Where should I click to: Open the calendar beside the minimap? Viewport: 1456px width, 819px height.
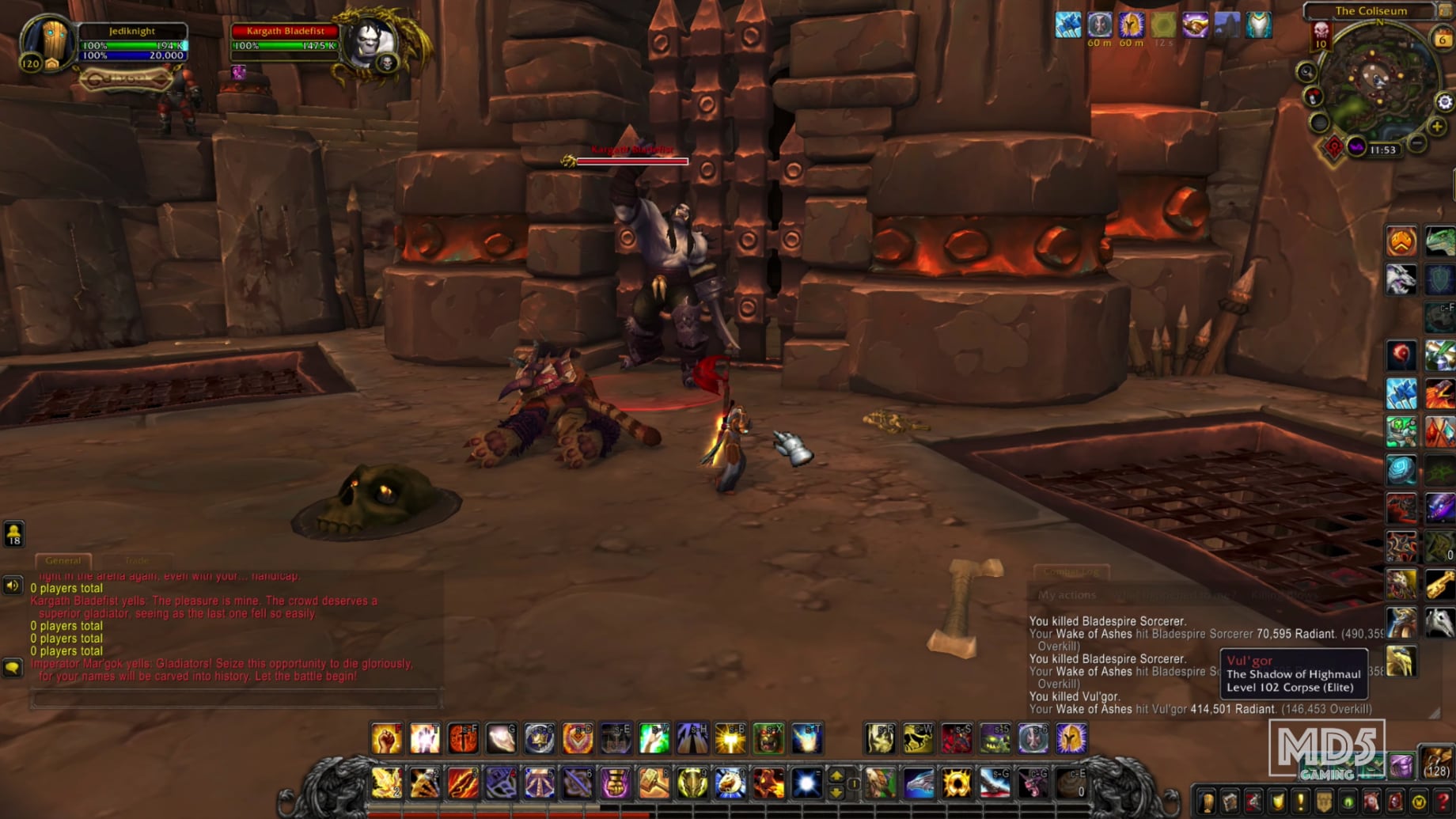[1443, 36]
